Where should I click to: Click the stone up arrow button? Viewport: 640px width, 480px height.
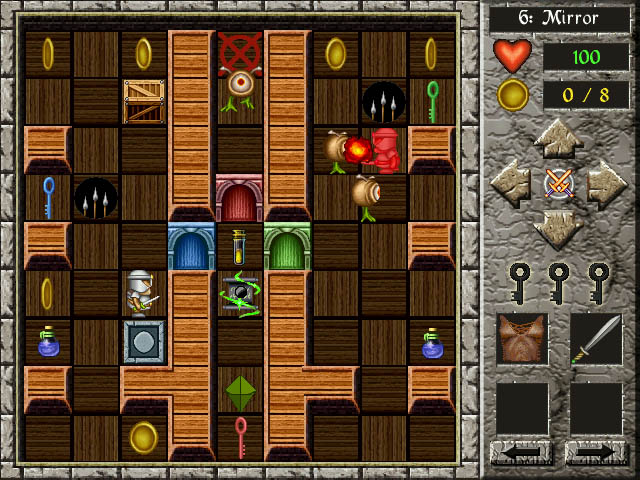[x=558, y=139]
